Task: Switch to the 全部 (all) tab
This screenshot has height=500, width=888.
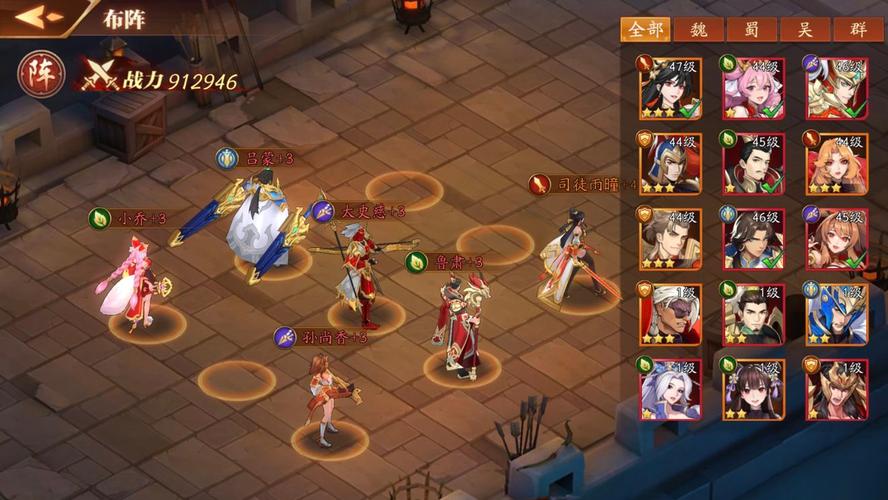Action: tap(644, 30)
